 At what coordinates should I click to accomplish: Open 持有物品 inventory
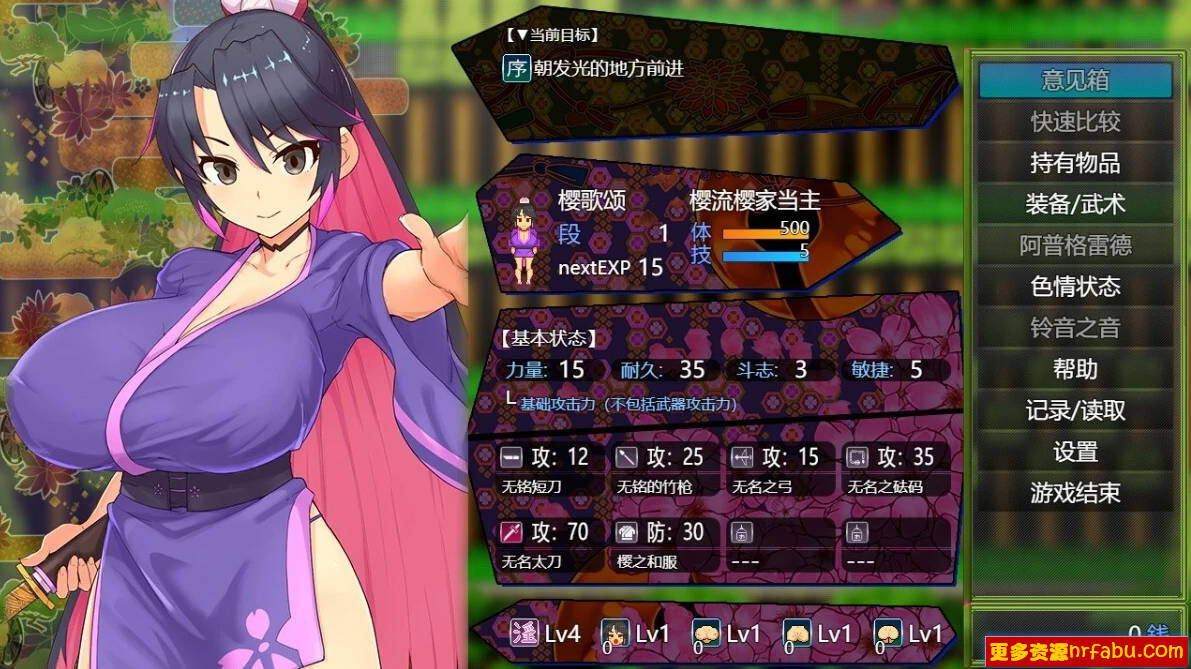(1075, 163)
